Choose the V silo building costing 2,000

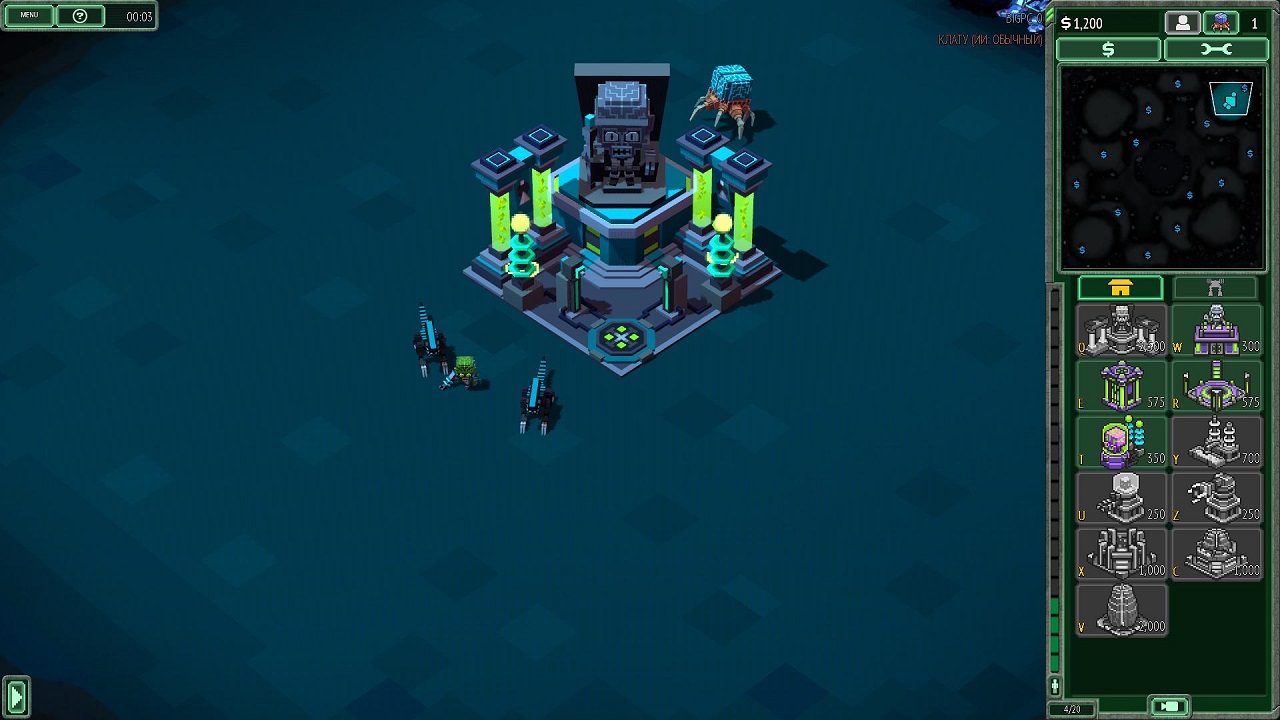1121,609
